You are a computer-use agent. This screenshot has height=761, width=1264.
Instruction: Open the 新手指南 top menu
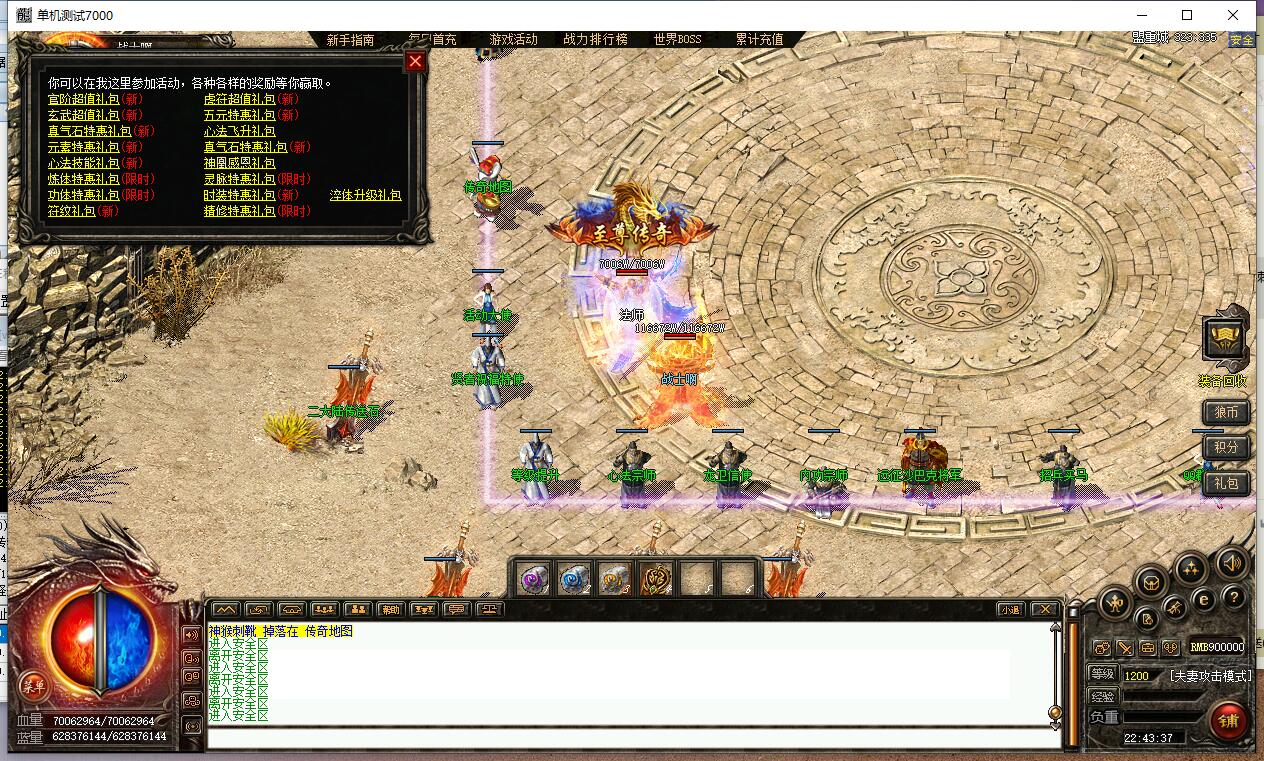pyautogui.click(x=350, y=40)
